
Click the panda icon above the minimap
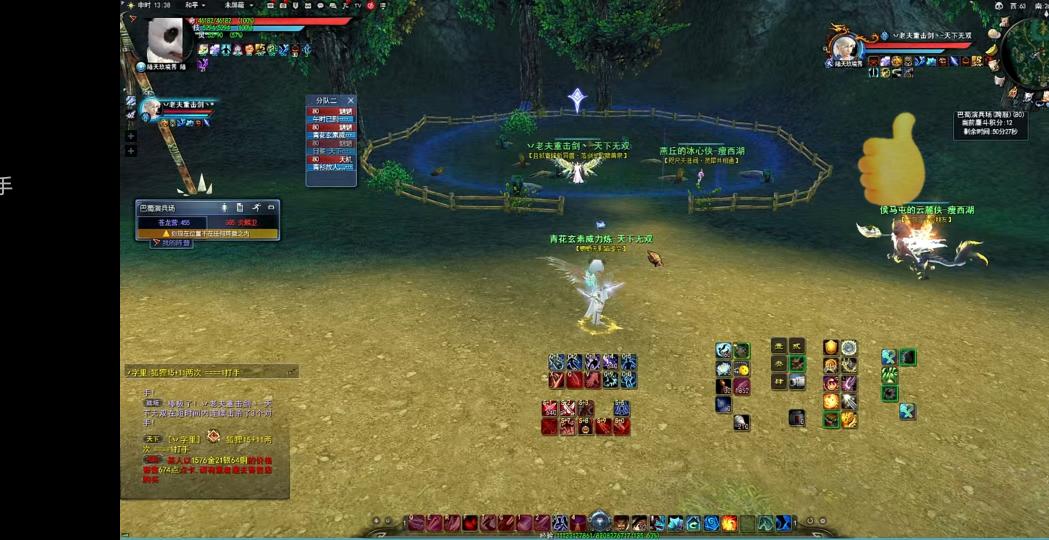pos(999,6)
